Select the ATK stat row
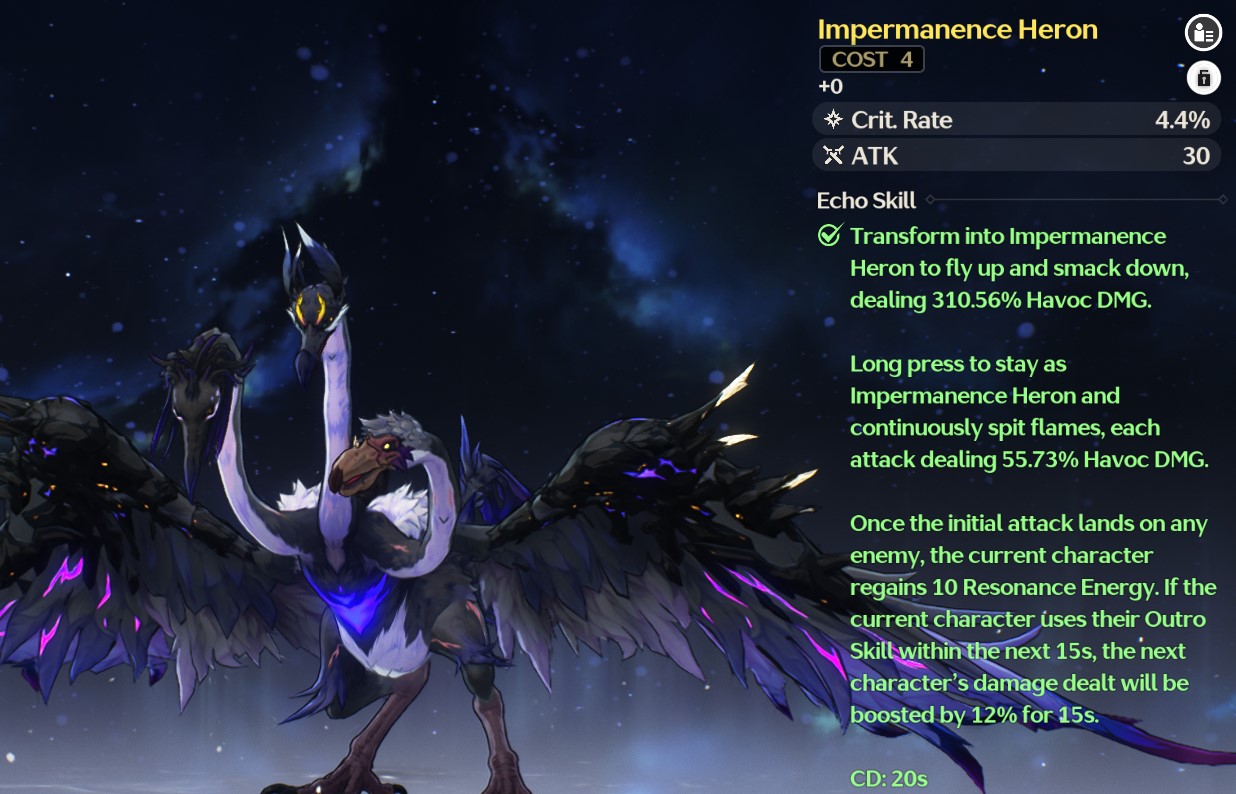The width and height of the screenshot is (1236, 794). pos(1017,156)
